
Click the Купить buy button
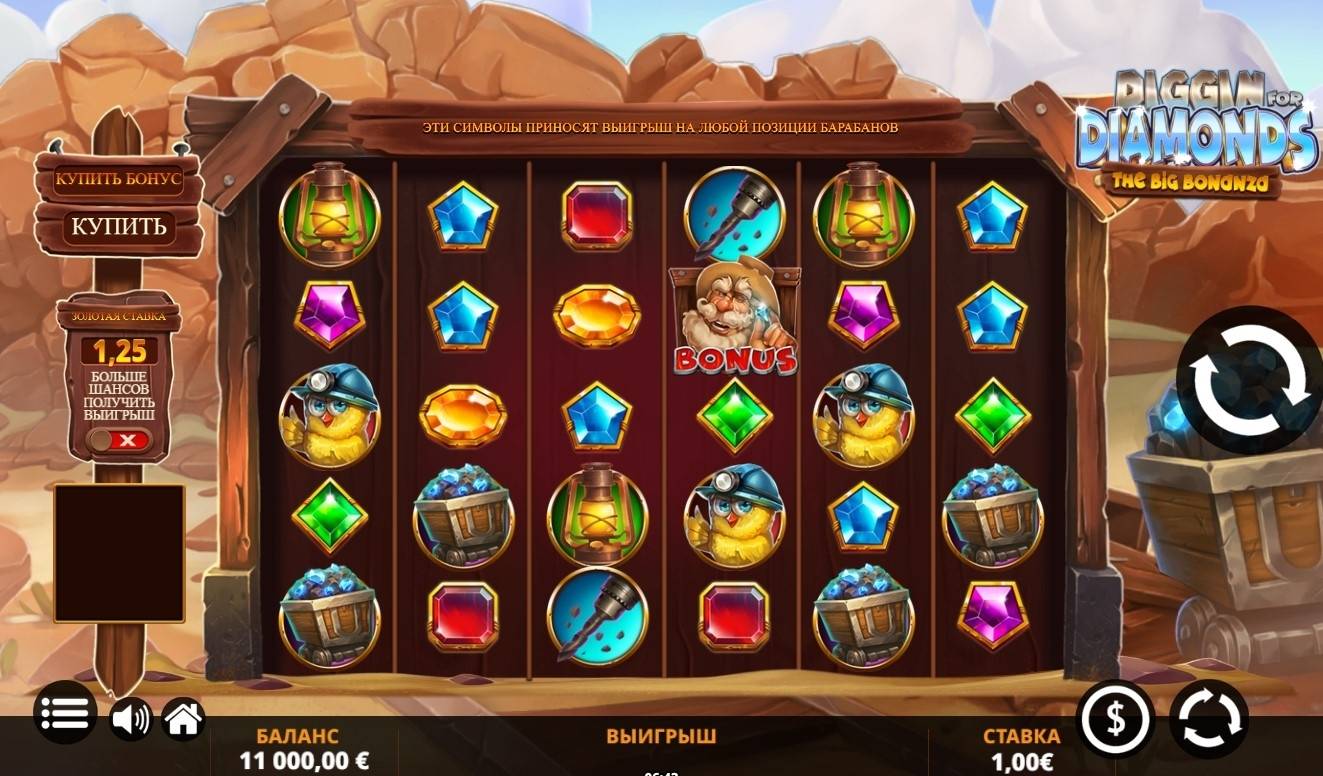pyautogui.click(x=118, y=227)
